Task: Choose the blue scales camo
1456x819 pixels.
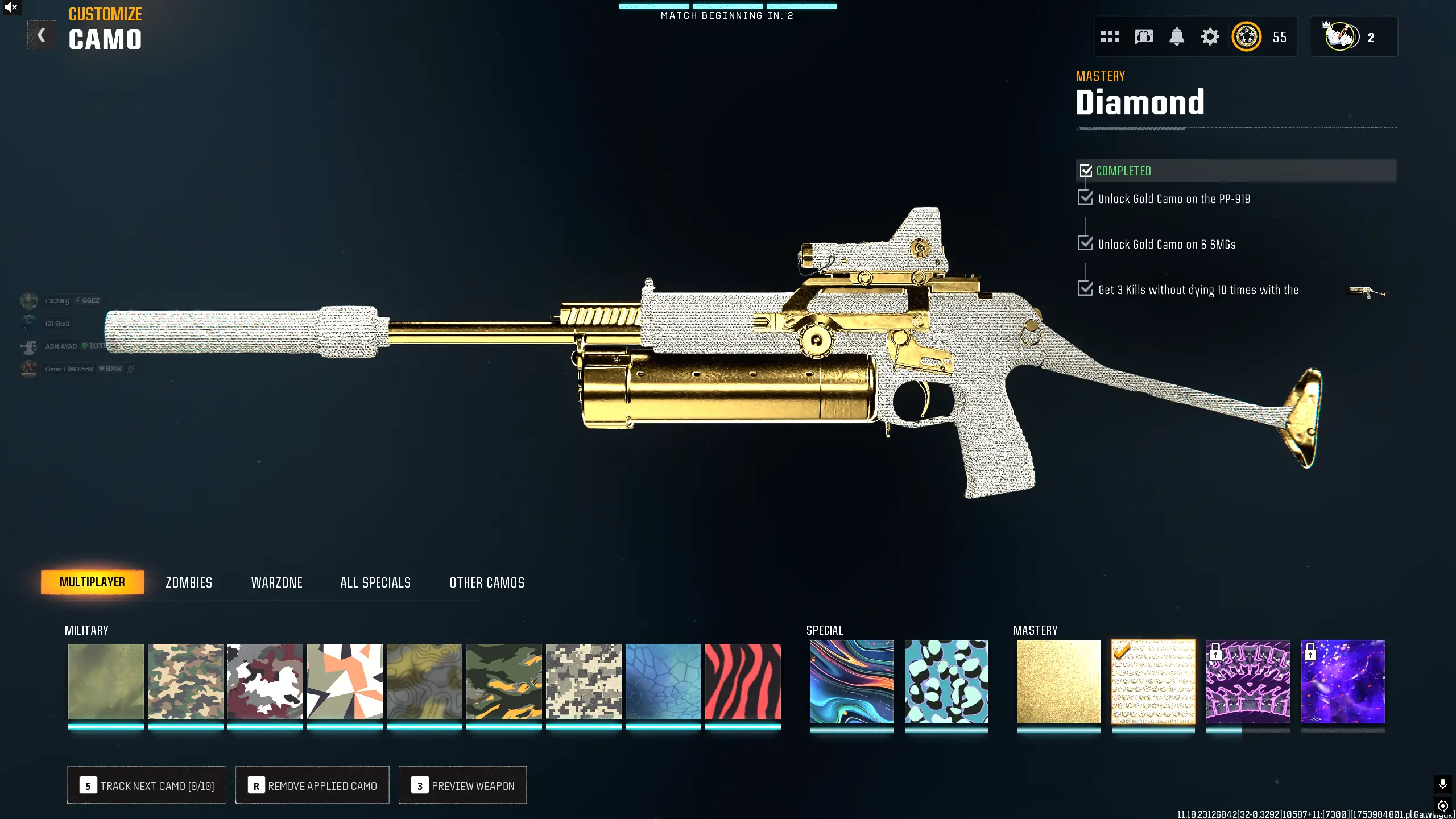Action: [x=663, y=681]
